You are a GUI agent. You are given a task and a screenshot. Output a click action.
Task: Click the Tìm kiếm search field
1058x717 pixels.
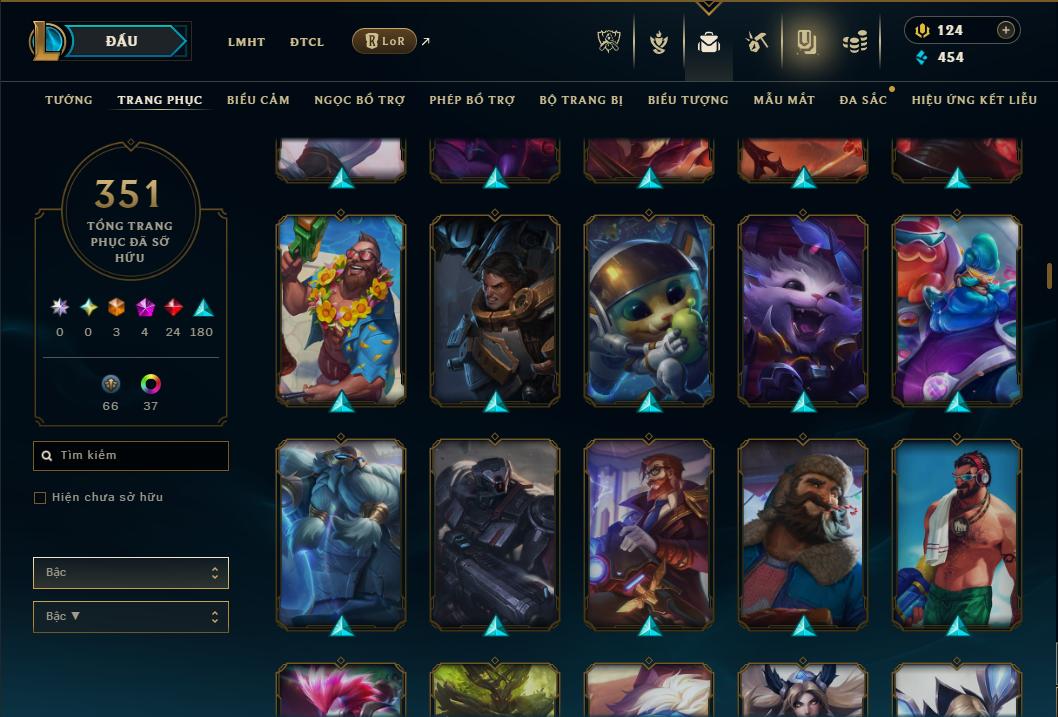(x=131, y=456)
